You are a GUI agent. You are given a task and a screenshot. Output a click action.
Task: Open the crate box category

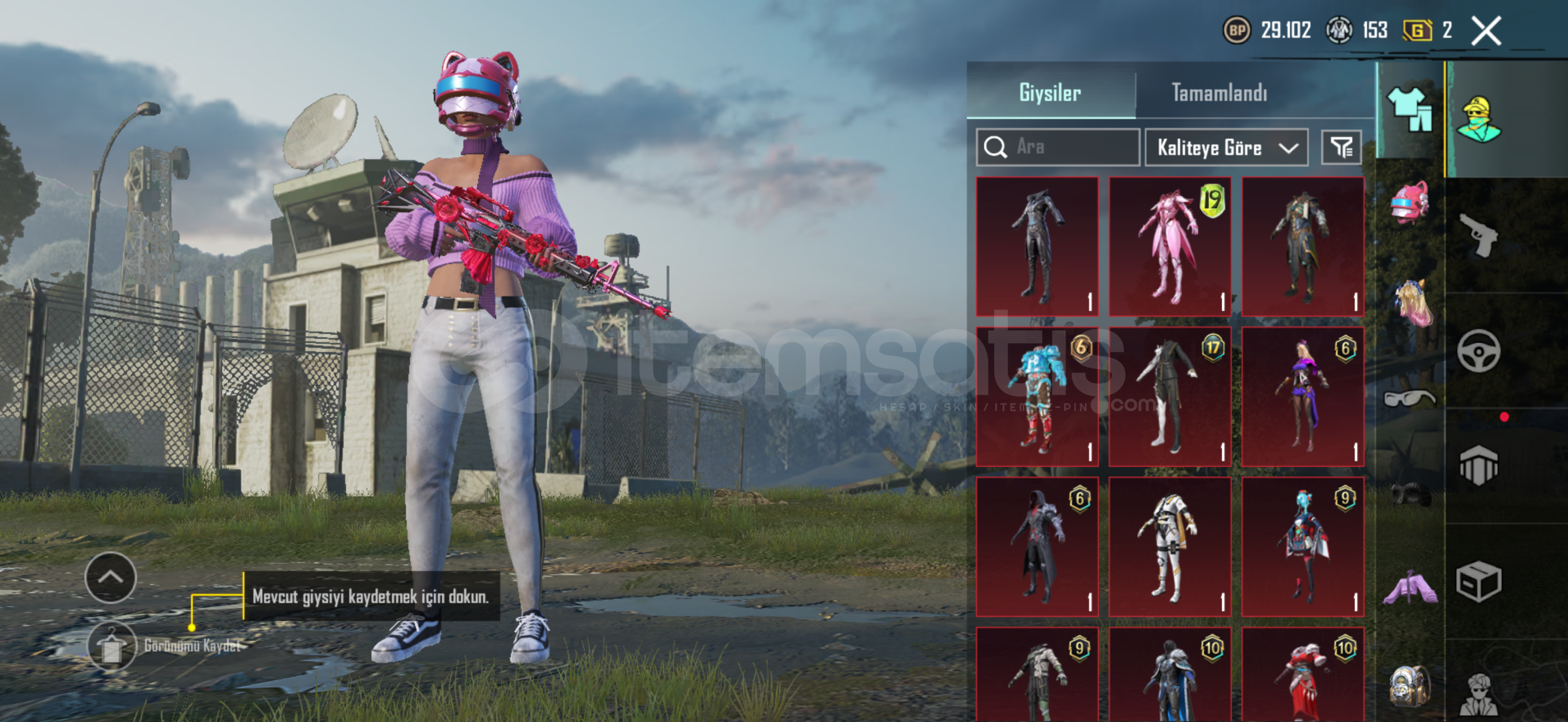tap(1478, 582)
